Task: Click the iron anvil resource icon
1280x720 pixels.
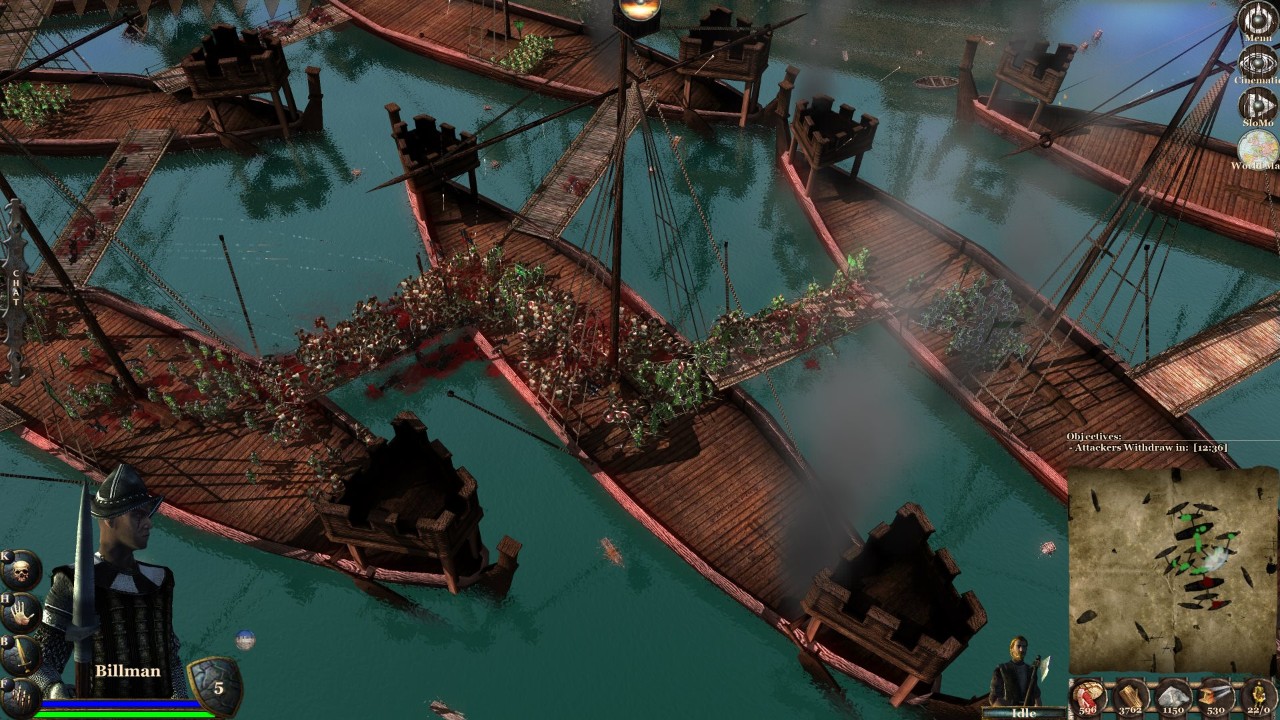Action: [x=1214, y=697]
